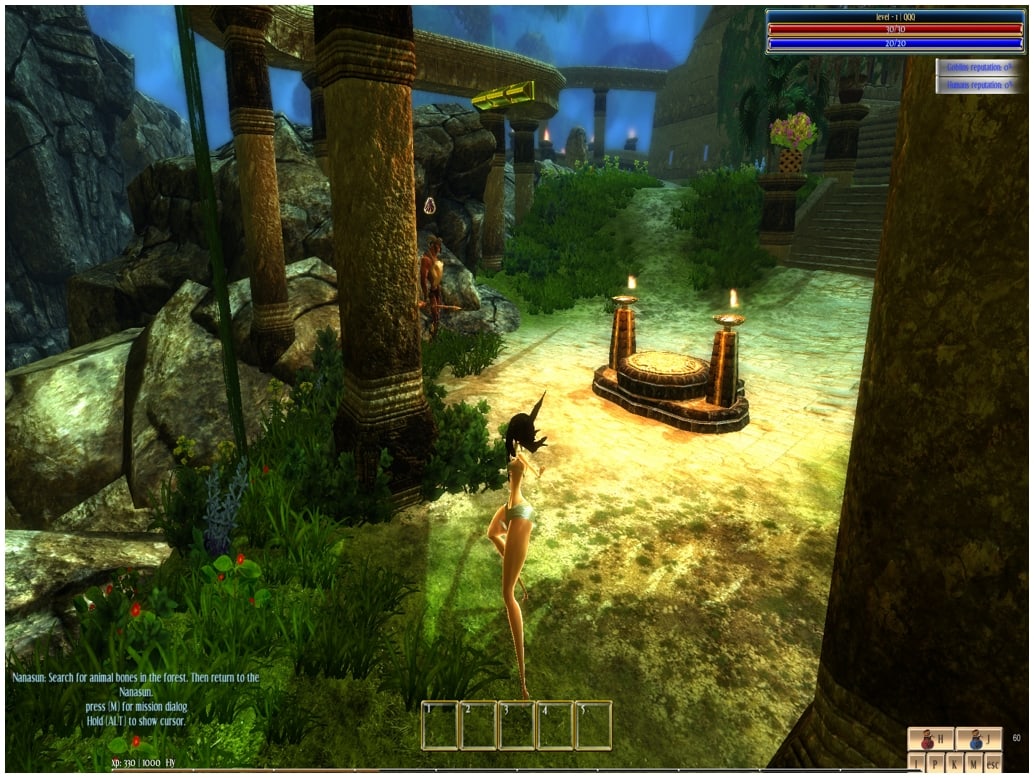Open the menu with the esc button

(x=993, y=764)
